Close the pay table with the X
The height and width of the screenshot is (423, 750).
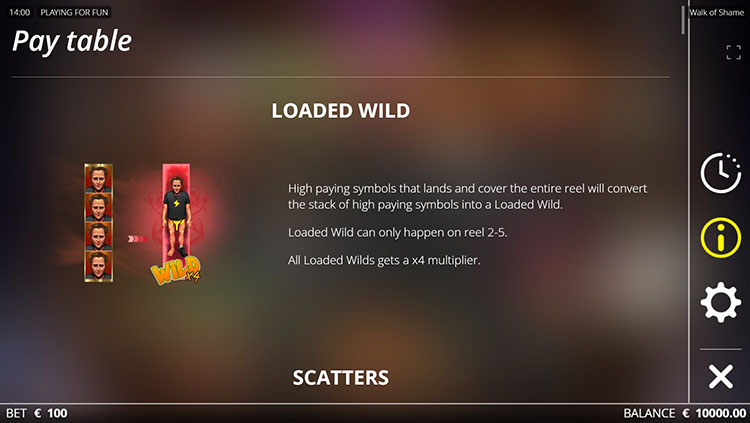[720, 376]
